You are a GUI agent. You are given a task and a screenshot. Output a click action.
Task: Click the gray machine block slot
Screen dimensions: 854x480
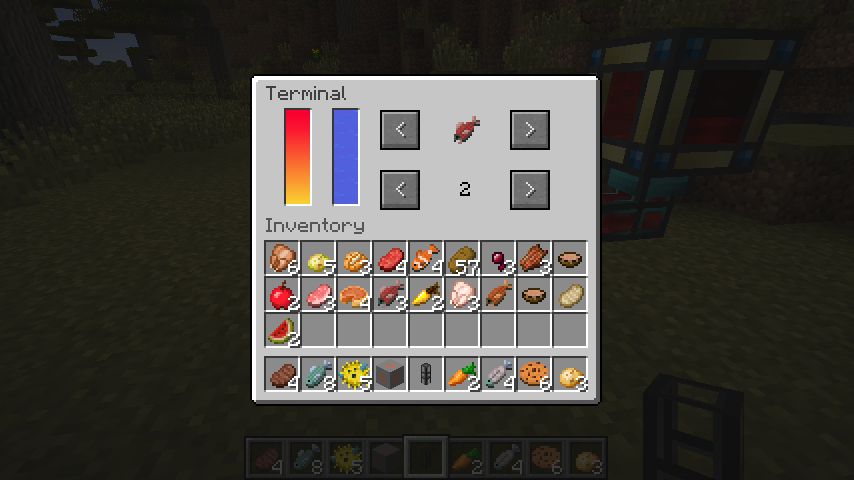click(x=390, y=375)
